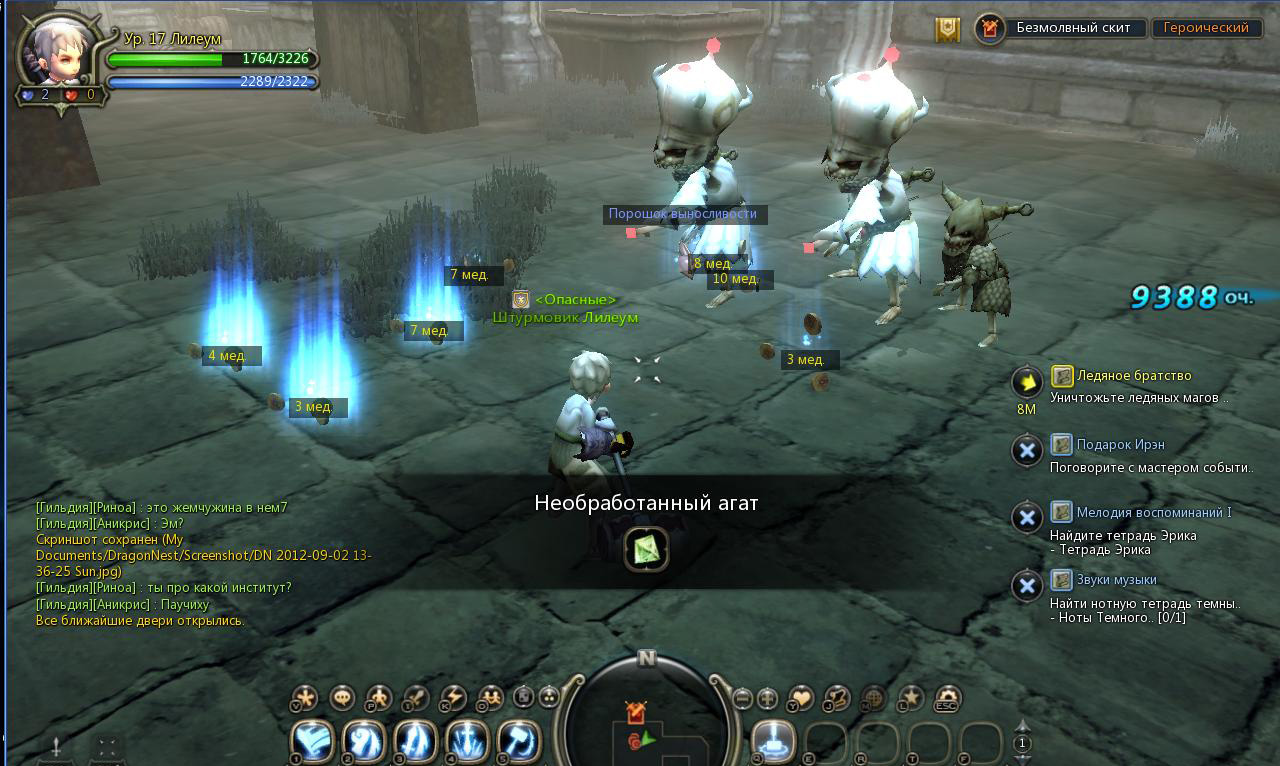
Task: Open the Мелодия воспоминаний I quest
Action: point(1153,512)
